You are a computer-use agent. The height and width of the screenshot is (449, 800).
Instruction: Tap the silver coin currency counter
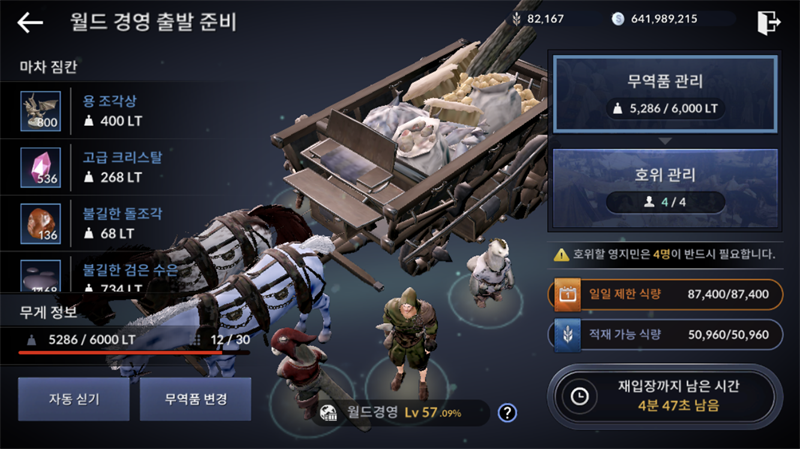665,19
